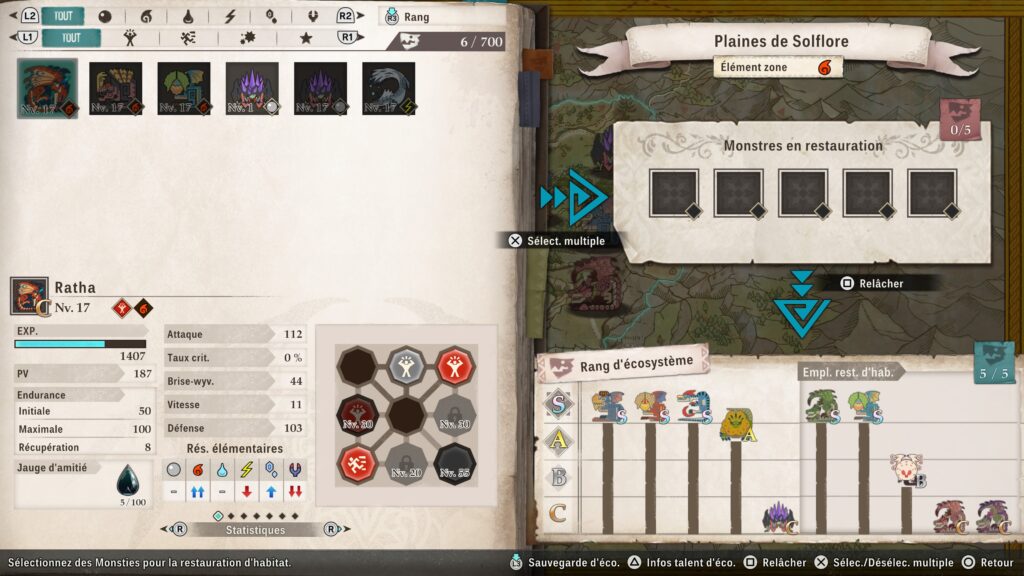The width and height of the screenshot is (1024, 576).
Task: Show only water element monsties
Action: [188, 16]
